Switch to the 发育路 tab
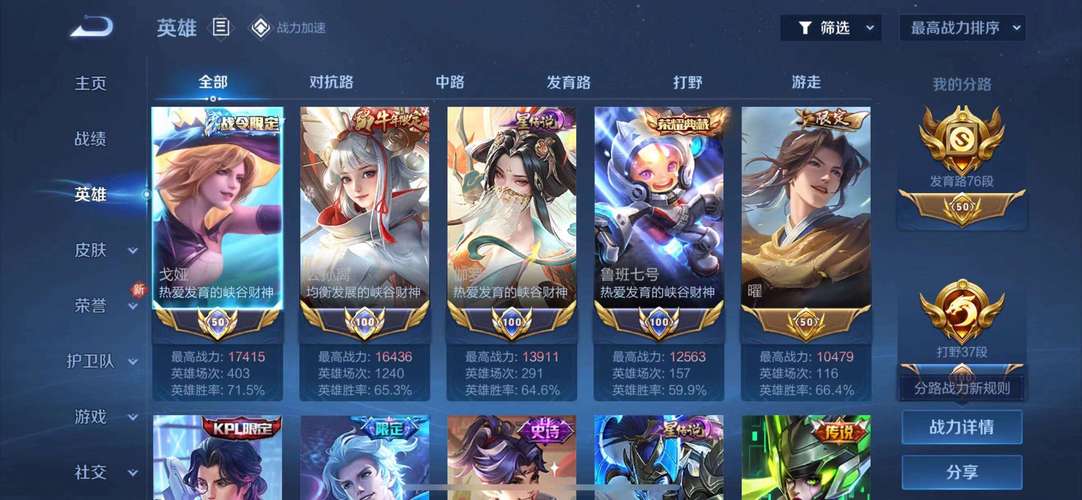This screenshot has height=500, width=1082. [x=568, y=82]
